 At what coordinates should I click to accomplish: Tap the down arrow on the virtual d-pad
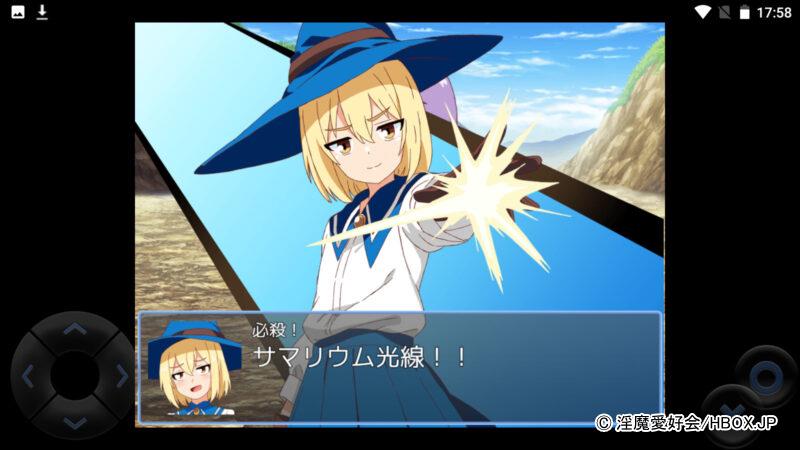74,422
